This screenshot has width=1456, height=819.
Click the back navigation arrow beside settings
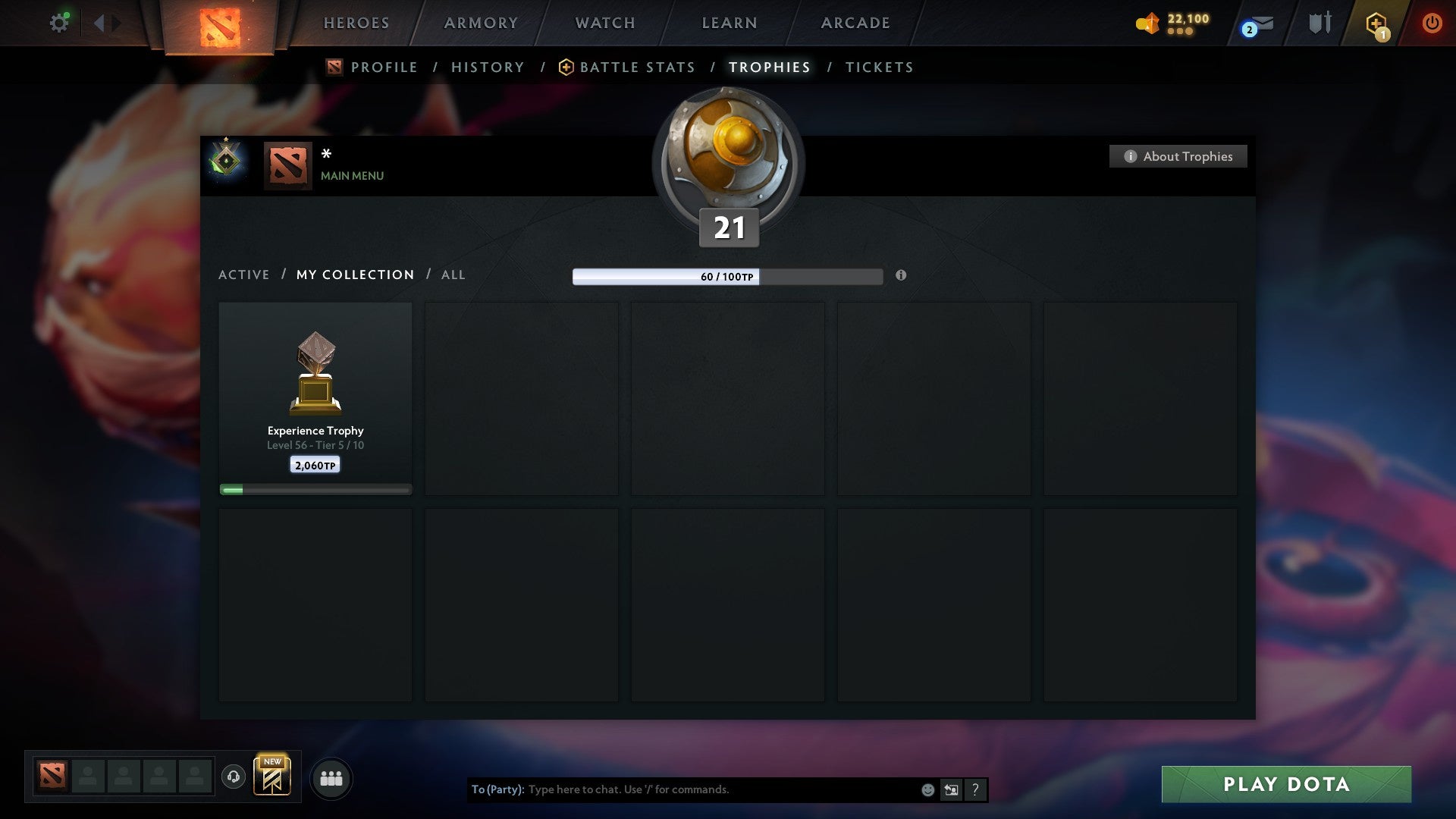tap(99, 22)
